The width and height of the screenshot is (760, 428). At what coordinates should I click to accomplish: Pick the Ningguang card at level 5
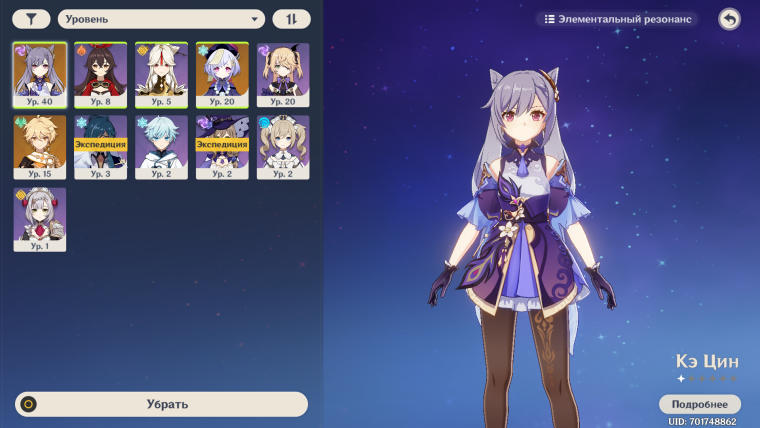point(162,75)
